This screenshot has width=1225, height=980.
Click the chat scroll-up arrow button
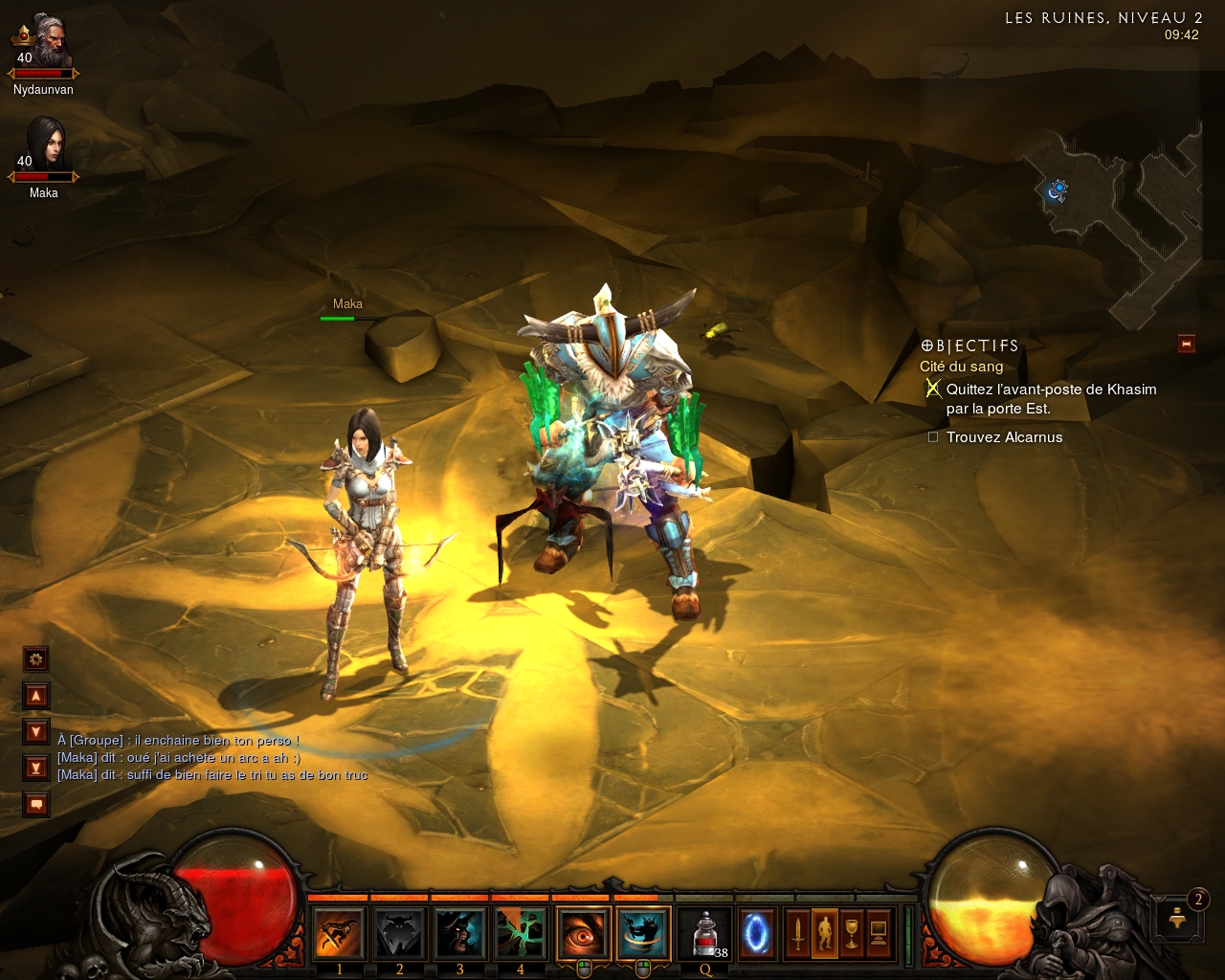[x=36, y=696]
